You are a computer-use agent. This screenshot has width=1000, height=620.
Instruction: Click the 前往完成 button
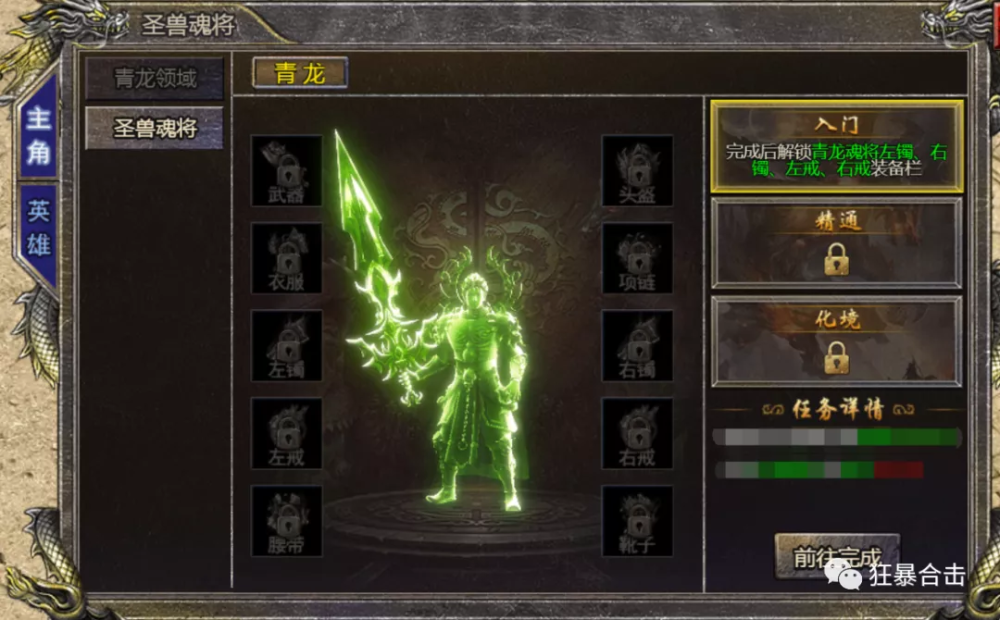[x=837, y=556]
